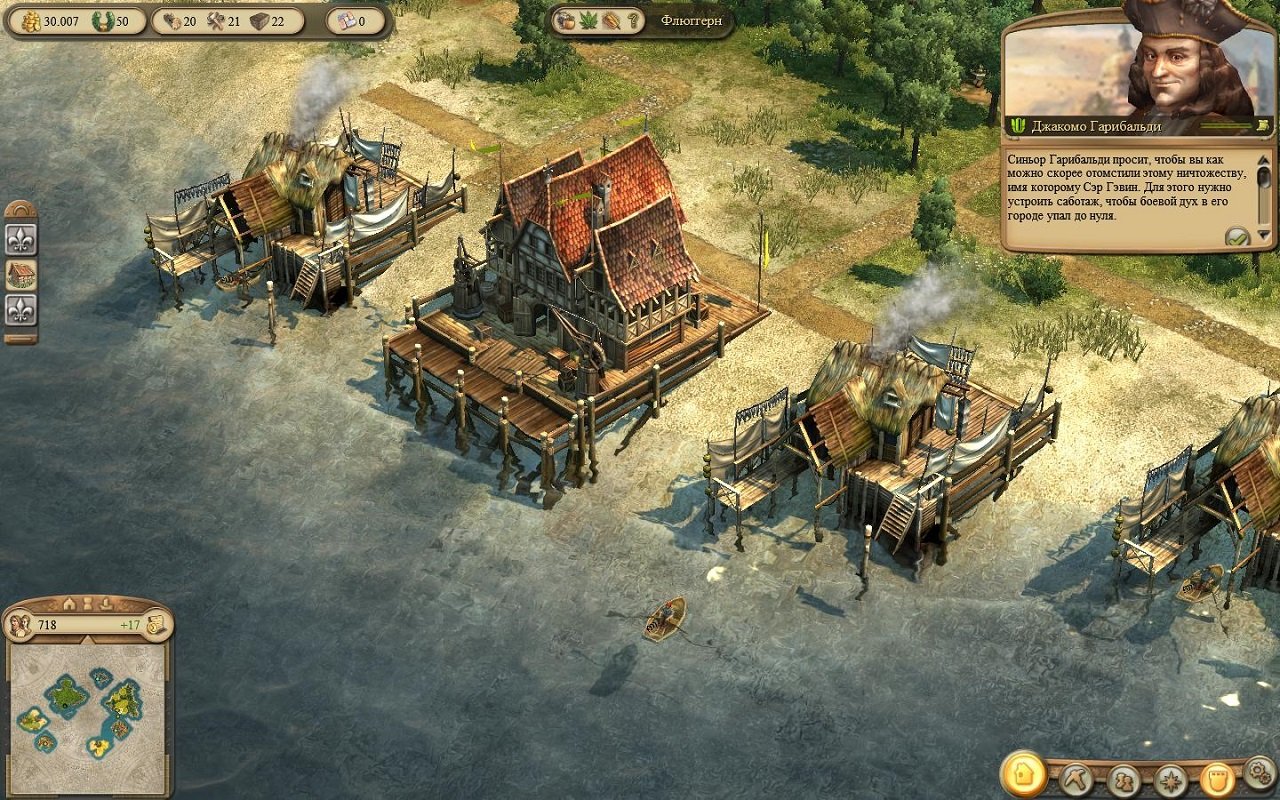Click the hemp leaf icon near the city name
Viewport: 1280px width, 800px height.
[x=588, y=21]
